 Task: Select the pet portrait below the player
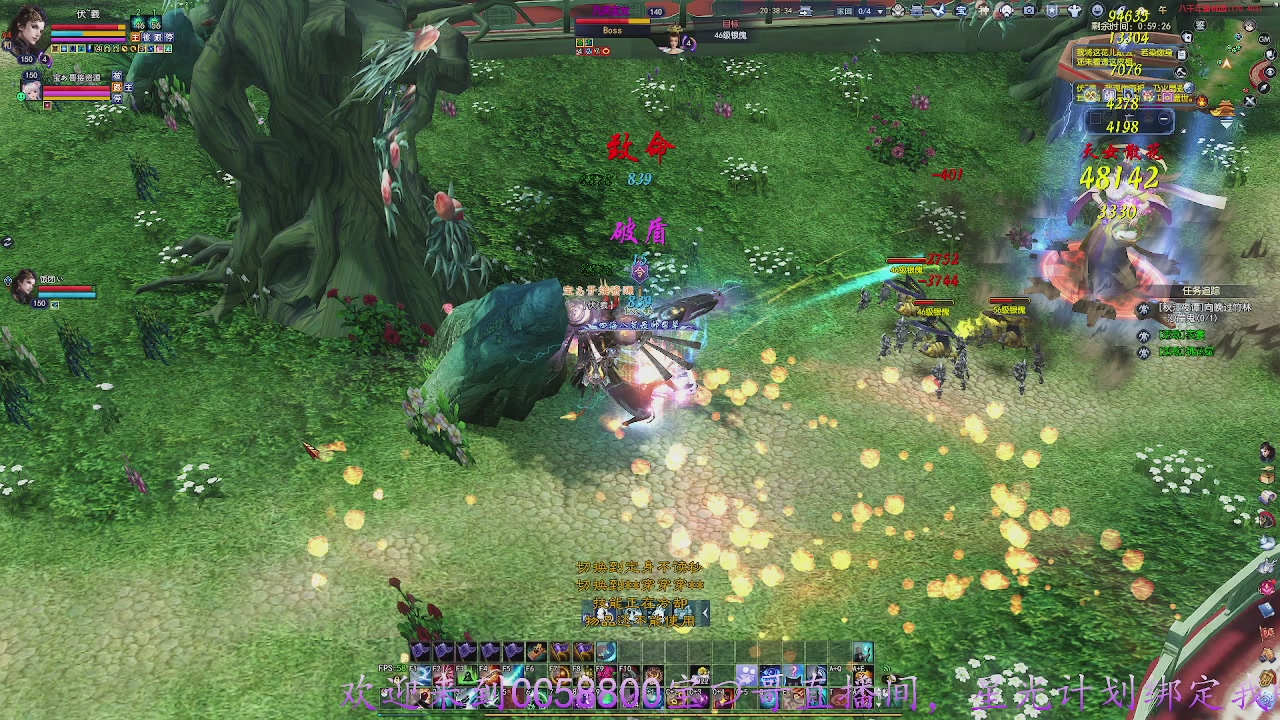tap(31, 90)
